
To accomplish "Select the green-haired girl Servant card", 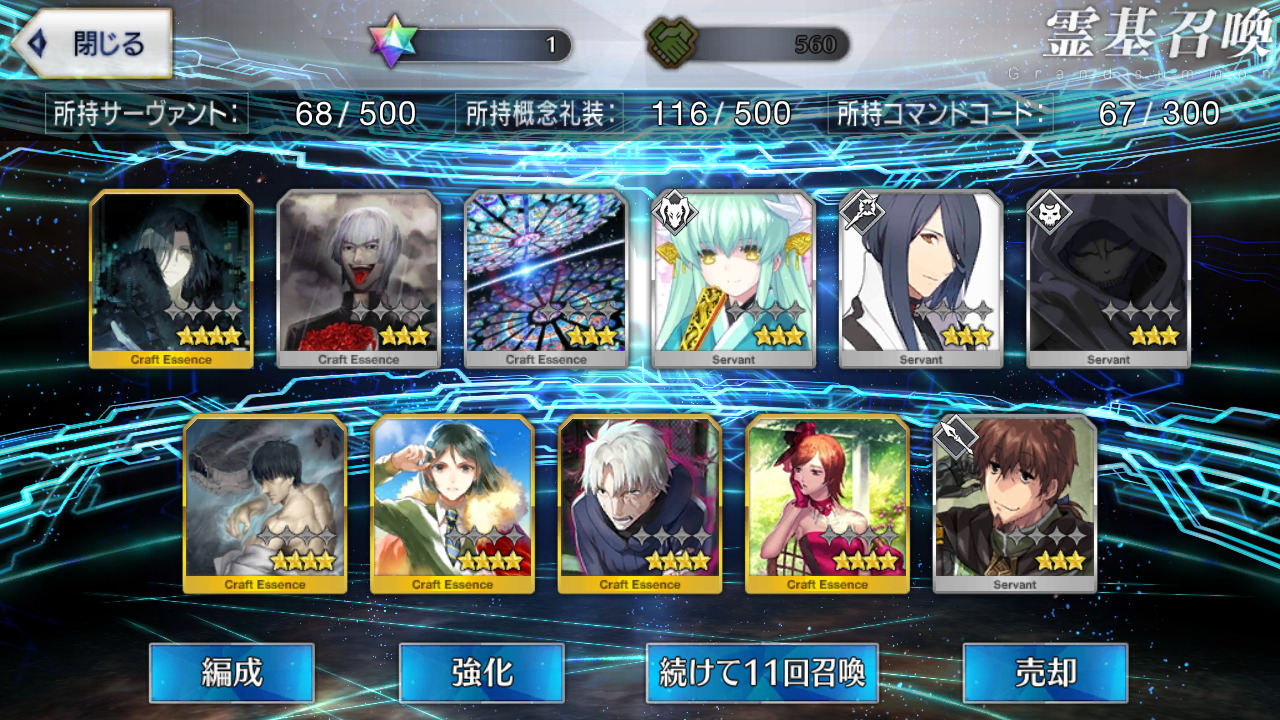I will click(734, 278).
